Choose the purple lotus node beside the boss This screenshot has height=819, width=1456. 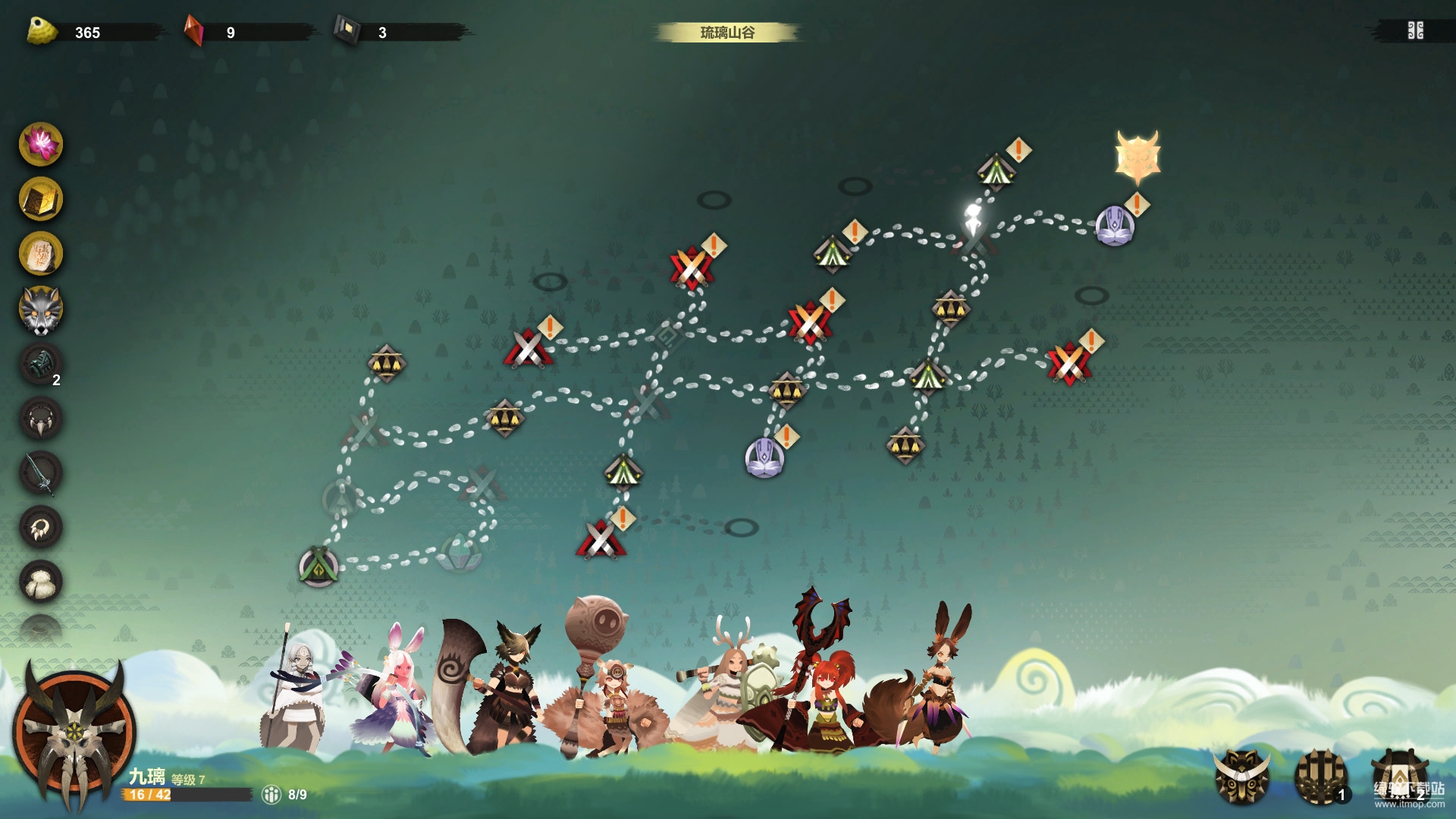tap(1114, 226)
